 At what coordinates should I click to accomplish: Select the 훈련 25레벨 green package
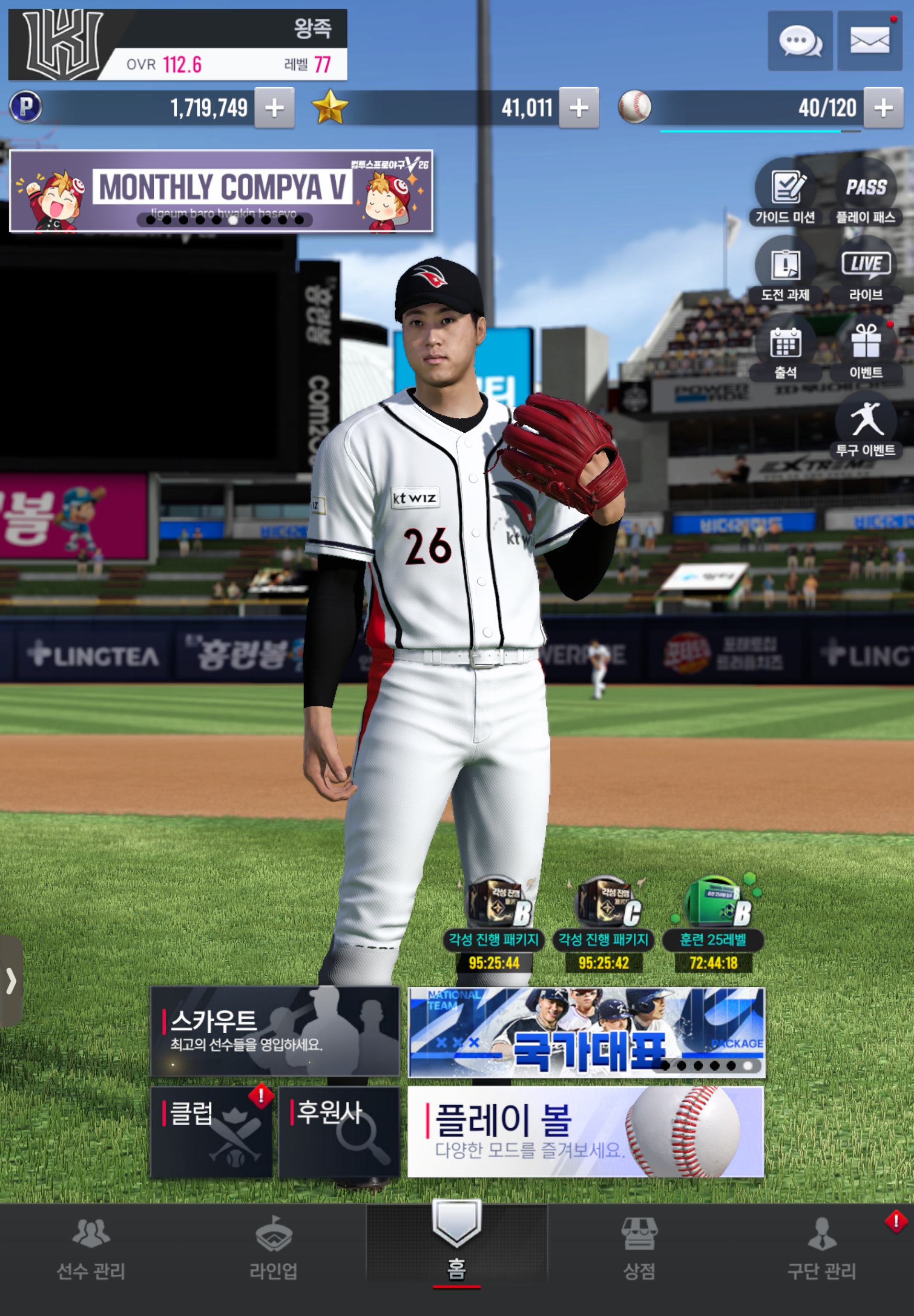click(x=714, y=924)
